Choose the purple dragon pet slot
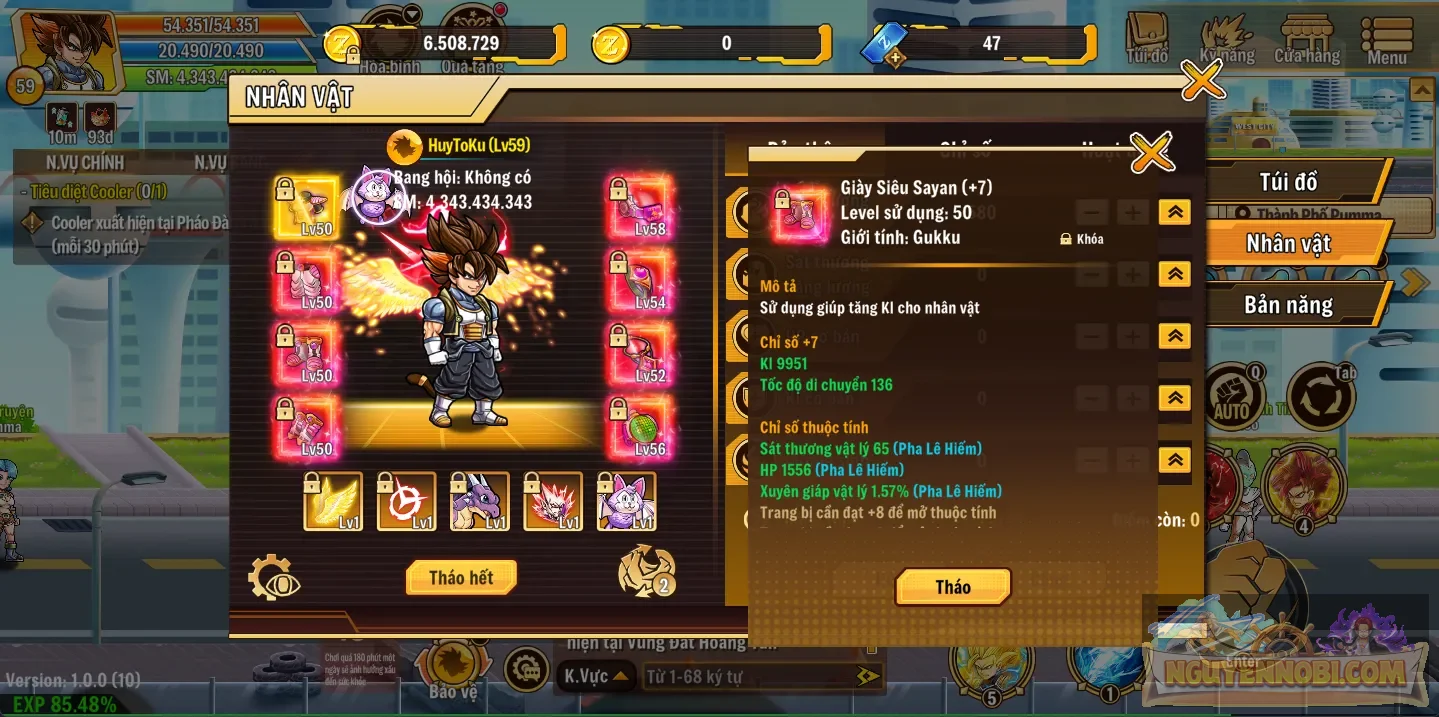1439x717 pixels. pos(480,502)
